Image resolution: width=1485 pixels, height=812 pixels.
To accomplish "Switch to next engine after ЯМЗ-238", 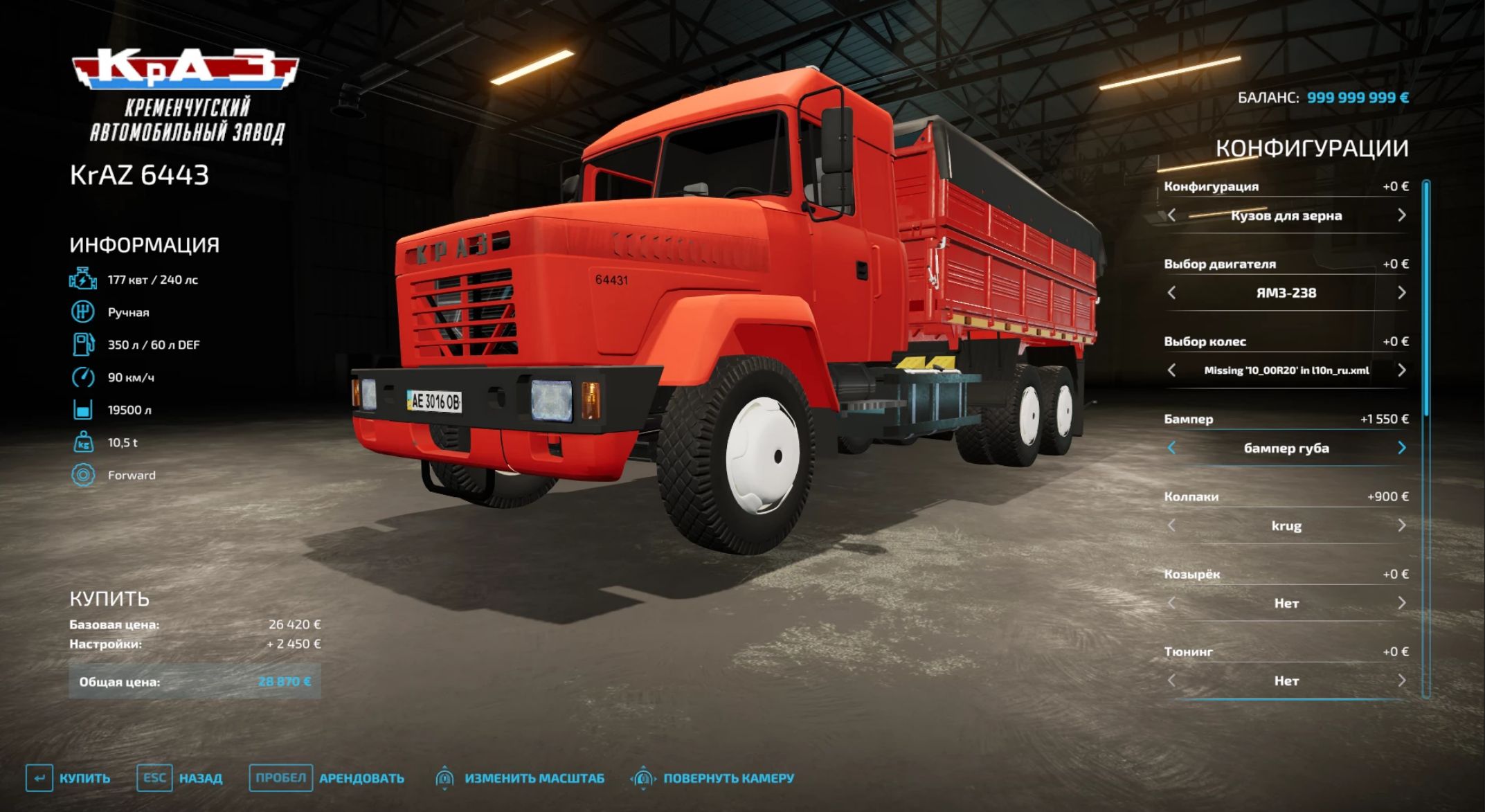I will 1401,293.
